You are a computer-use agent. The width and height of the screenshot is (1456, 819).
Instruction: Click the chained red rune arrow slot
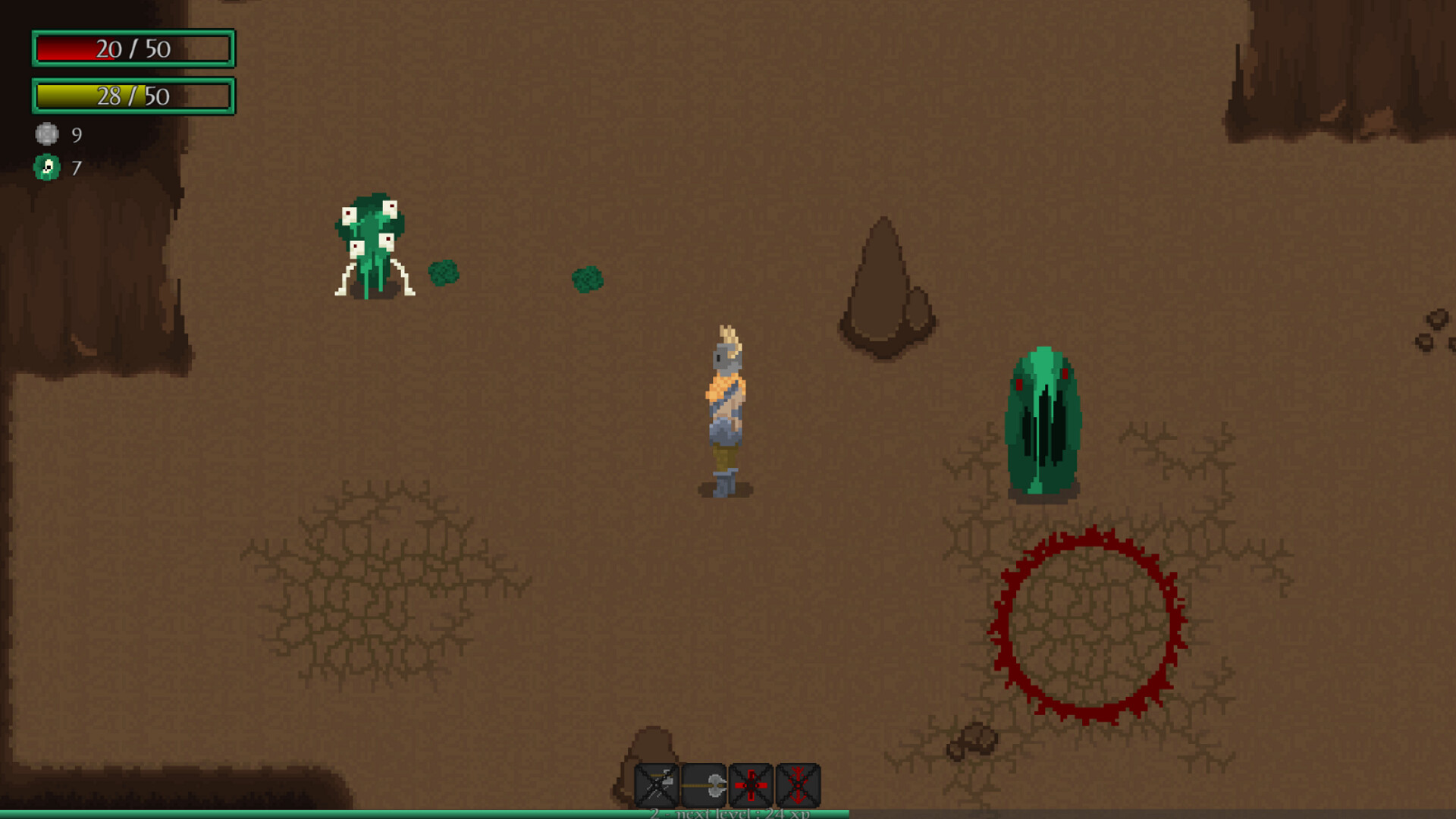[799, 783]
